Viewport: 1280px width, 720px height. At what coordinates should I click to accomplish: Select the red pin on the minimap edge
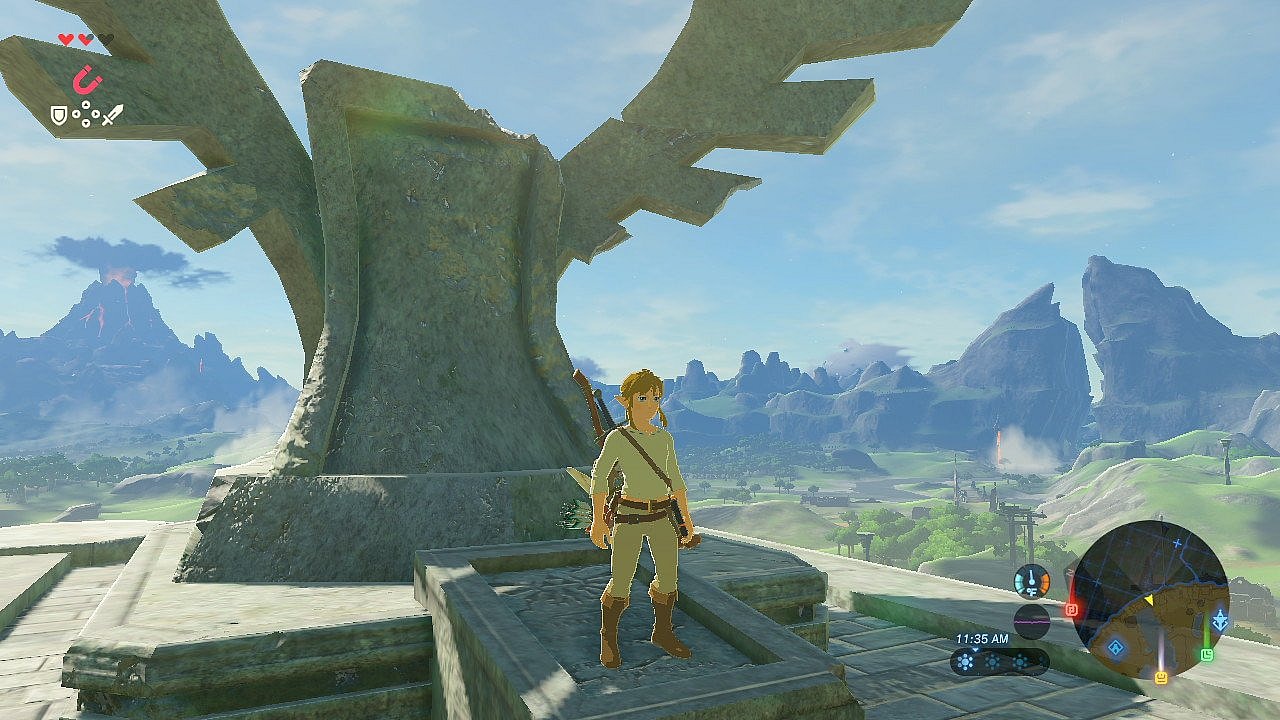point(1071,608)
